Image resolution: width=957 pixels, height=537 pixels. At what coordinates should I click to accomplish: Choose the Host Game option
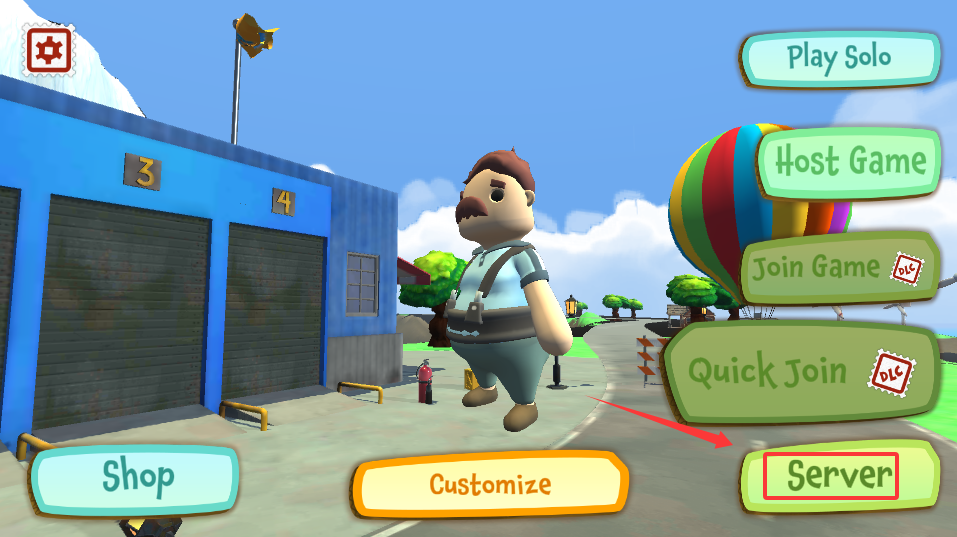pyautogui.click(x=850, y=160)
